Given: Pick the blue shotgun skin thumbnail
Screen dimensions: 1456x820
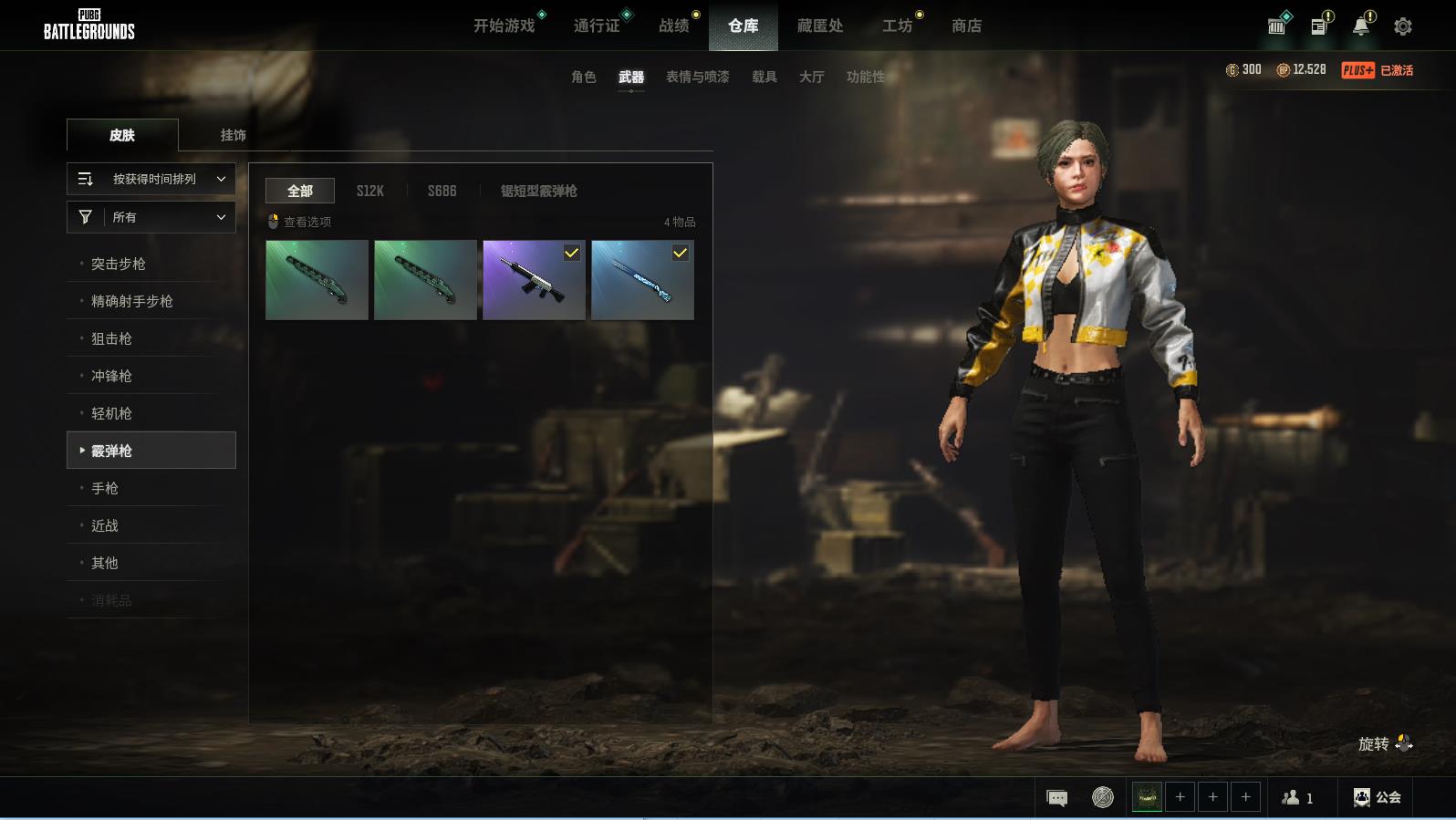Looking at the screenshot, I should pos(642,280).
